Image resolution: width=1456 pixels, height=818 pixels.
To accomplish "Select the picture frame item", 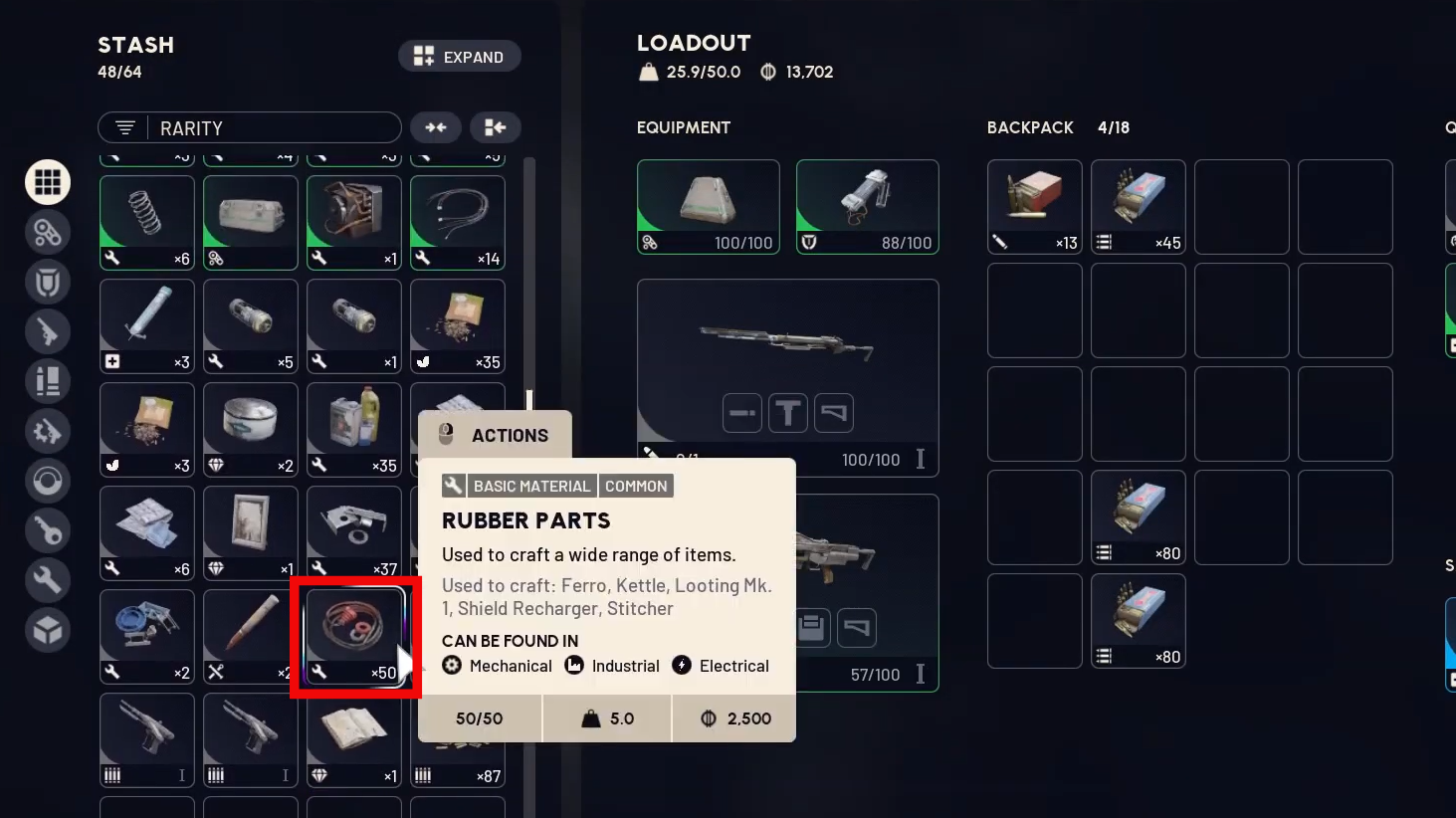I will pos(251,532).
